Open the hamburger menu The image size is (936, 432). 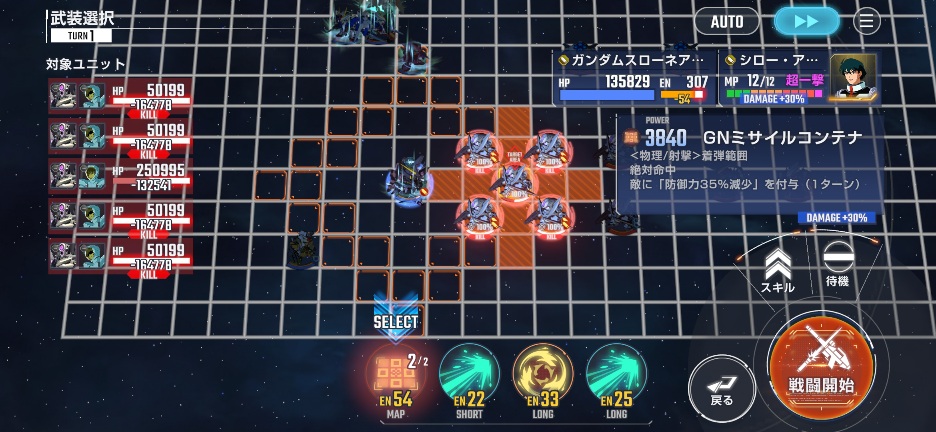coord(867,21)
